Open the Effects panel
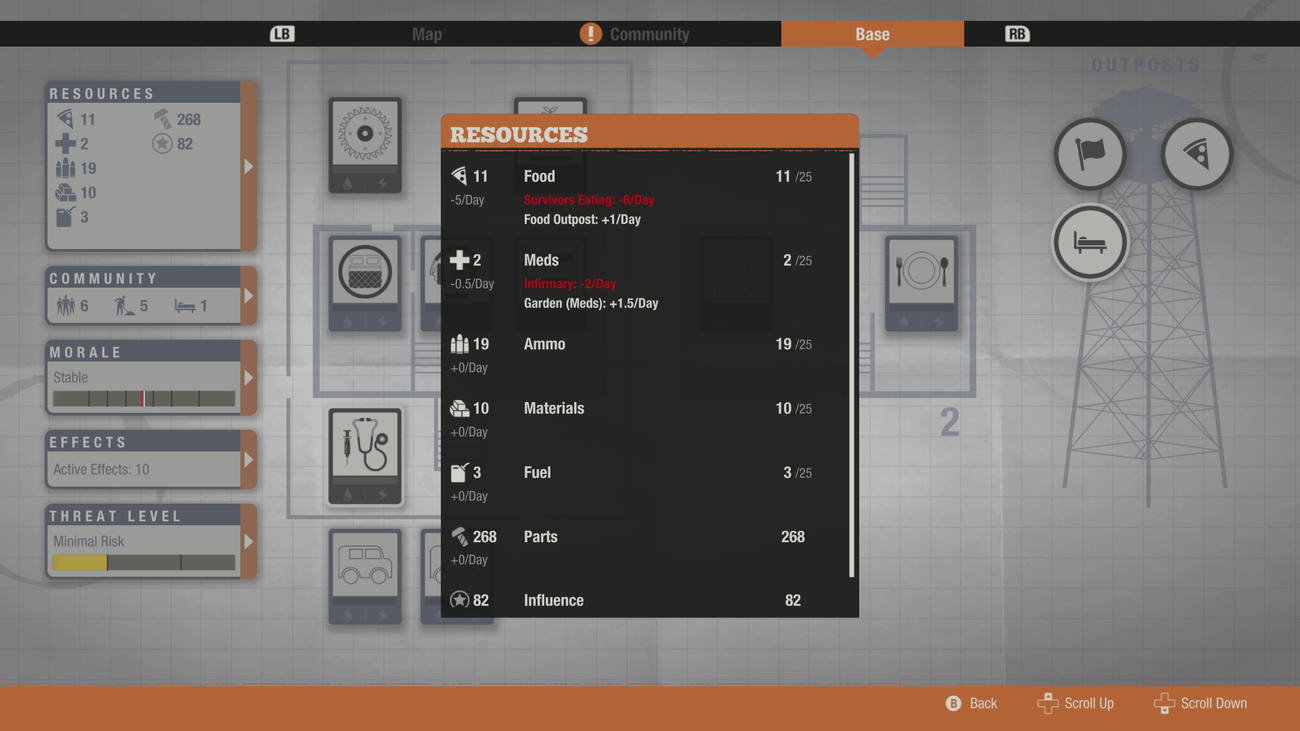This screenshot has height=731, width=1300. coord(150,460)
